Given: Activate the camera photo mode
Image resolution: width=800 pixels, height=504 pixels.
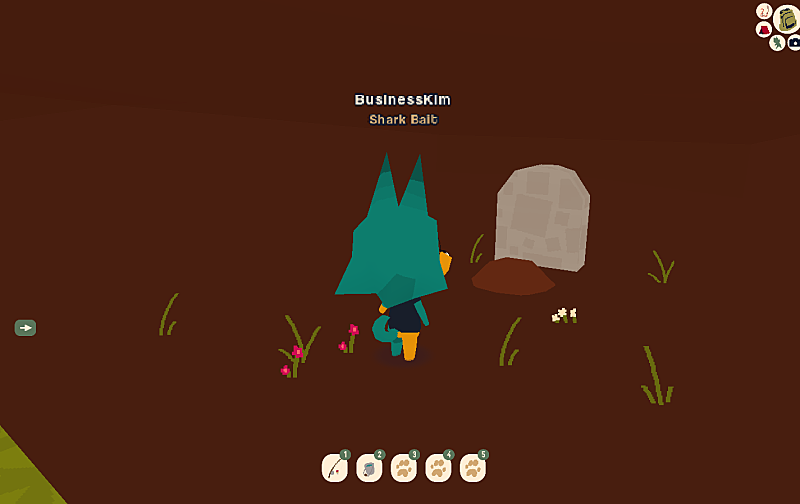Looking at the screenshot, I should 794,43.
